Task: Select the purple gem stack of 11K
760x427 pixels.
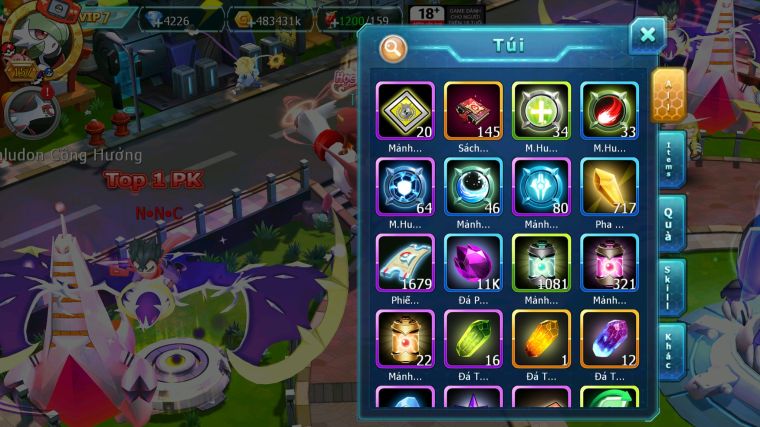Action: (473, 263)
